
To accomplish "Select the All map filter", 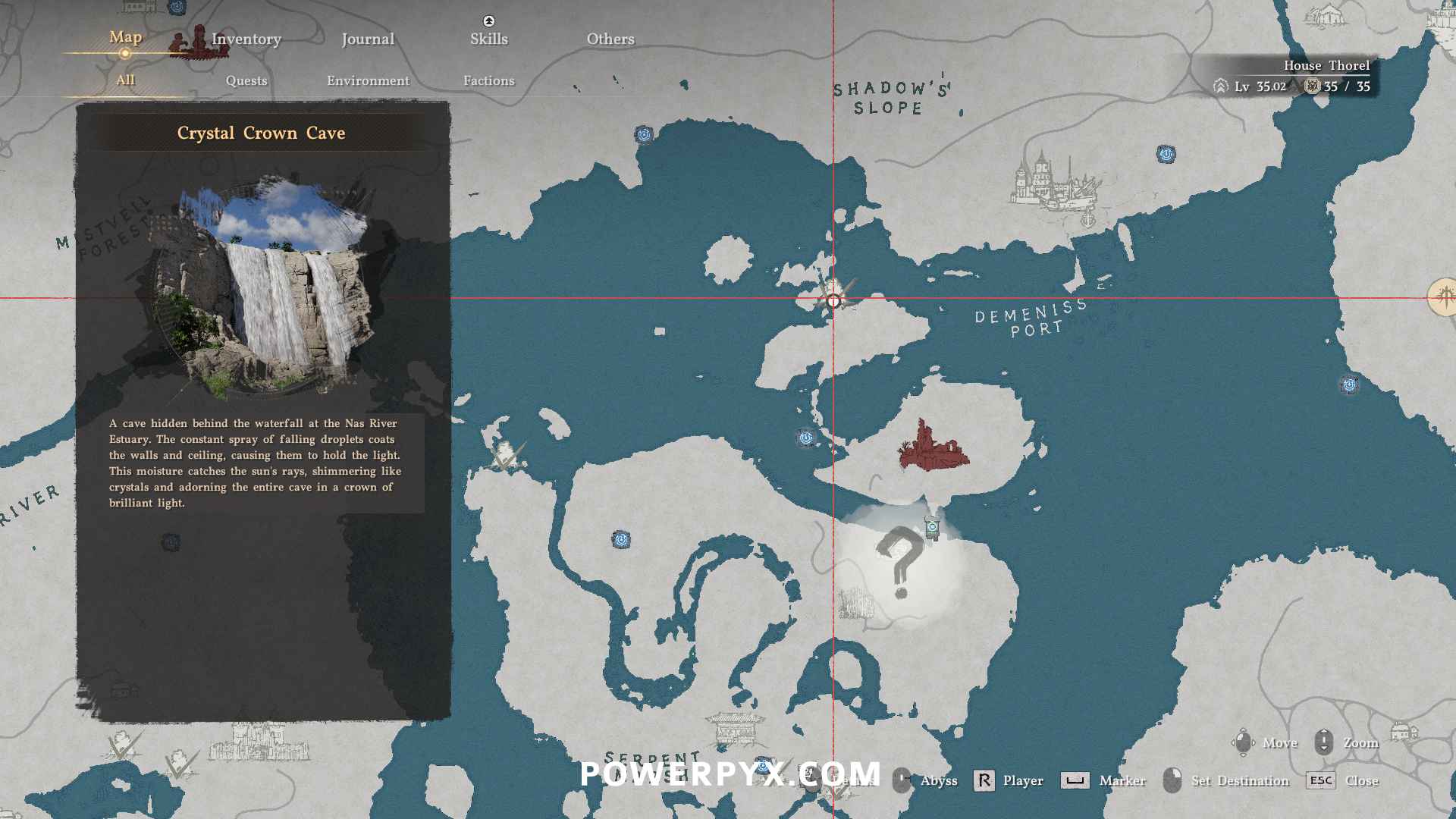I will 125,80.
